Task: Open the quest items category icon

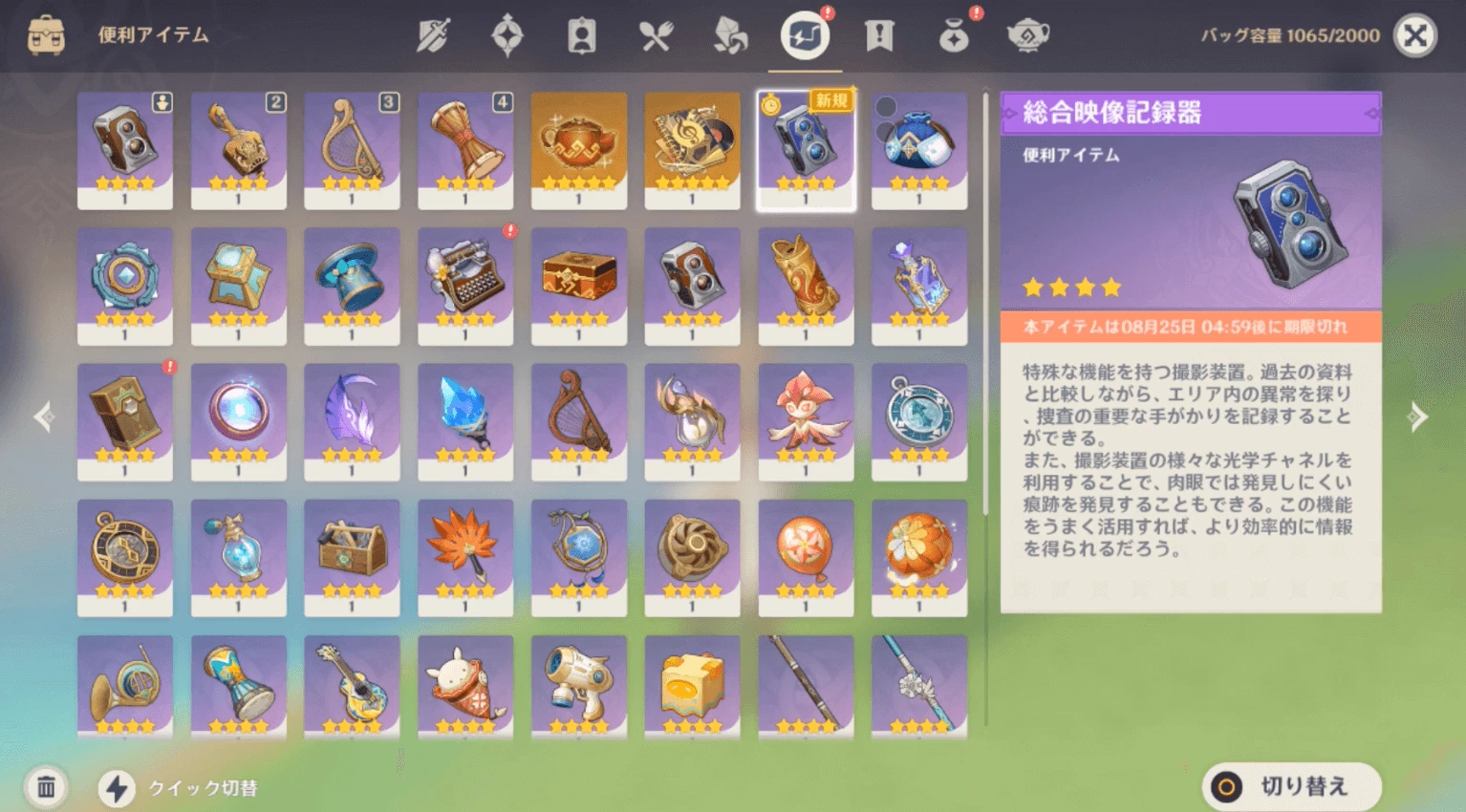Action: click(x=879, y=35)
